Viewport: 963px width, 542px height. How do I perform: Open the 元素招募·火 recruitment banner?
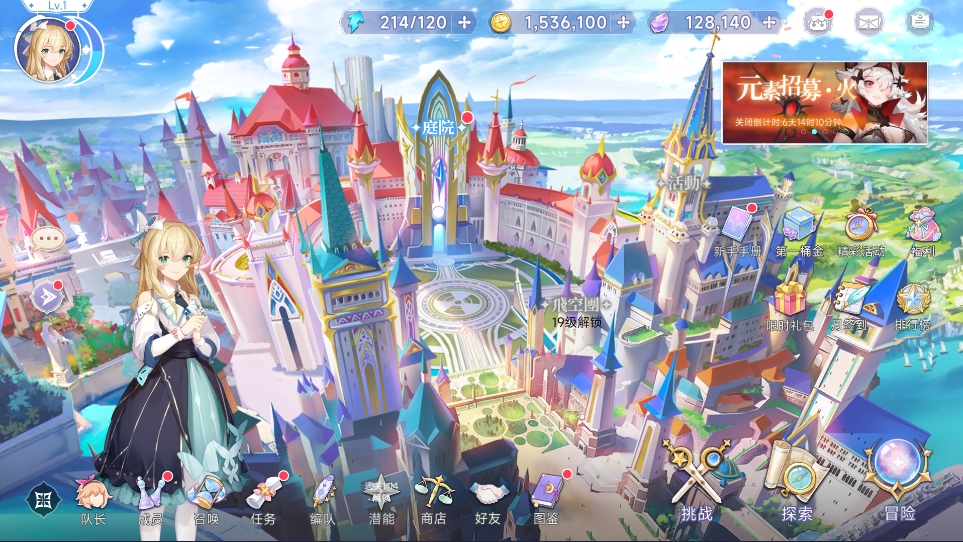click(825, 103)
